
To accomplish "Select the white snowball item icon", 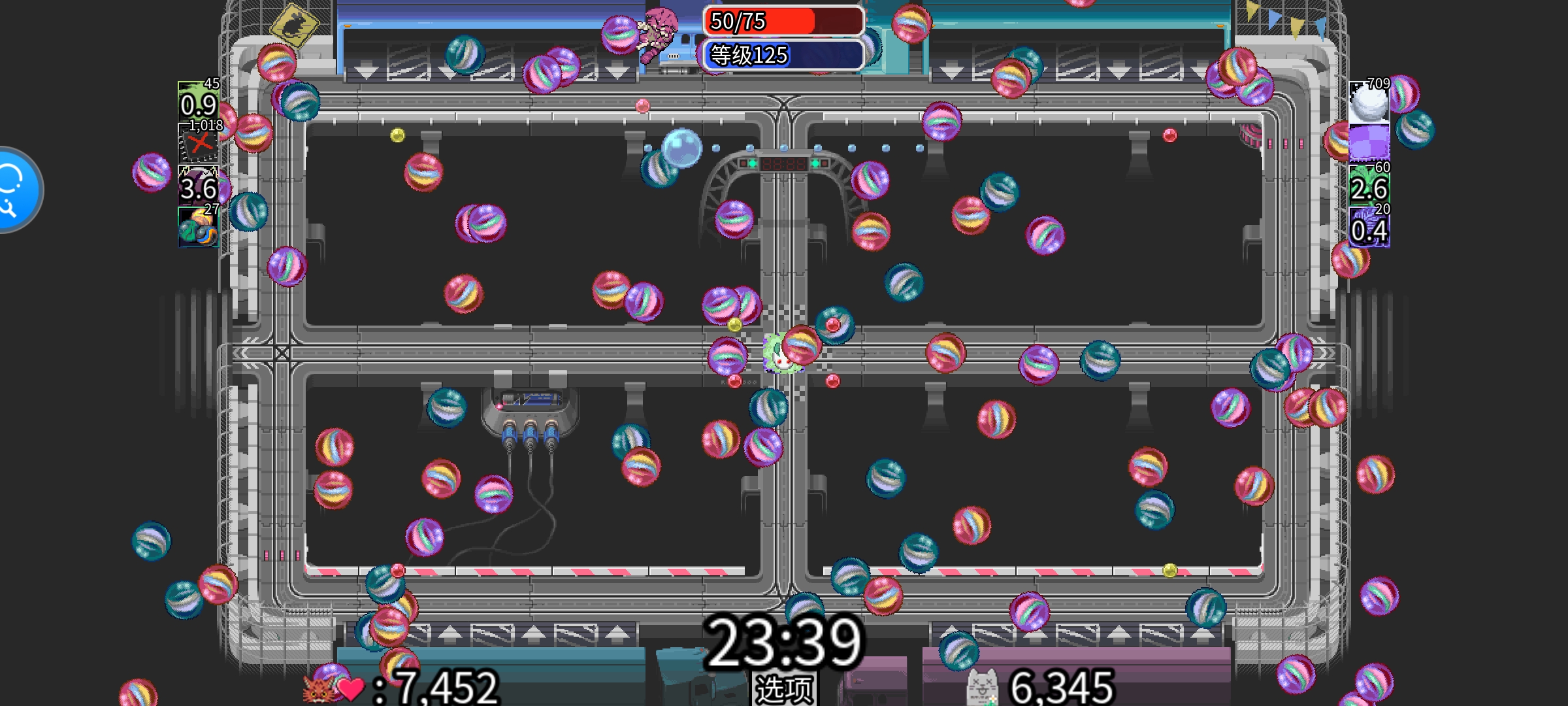I will (x=1369, y=103).
